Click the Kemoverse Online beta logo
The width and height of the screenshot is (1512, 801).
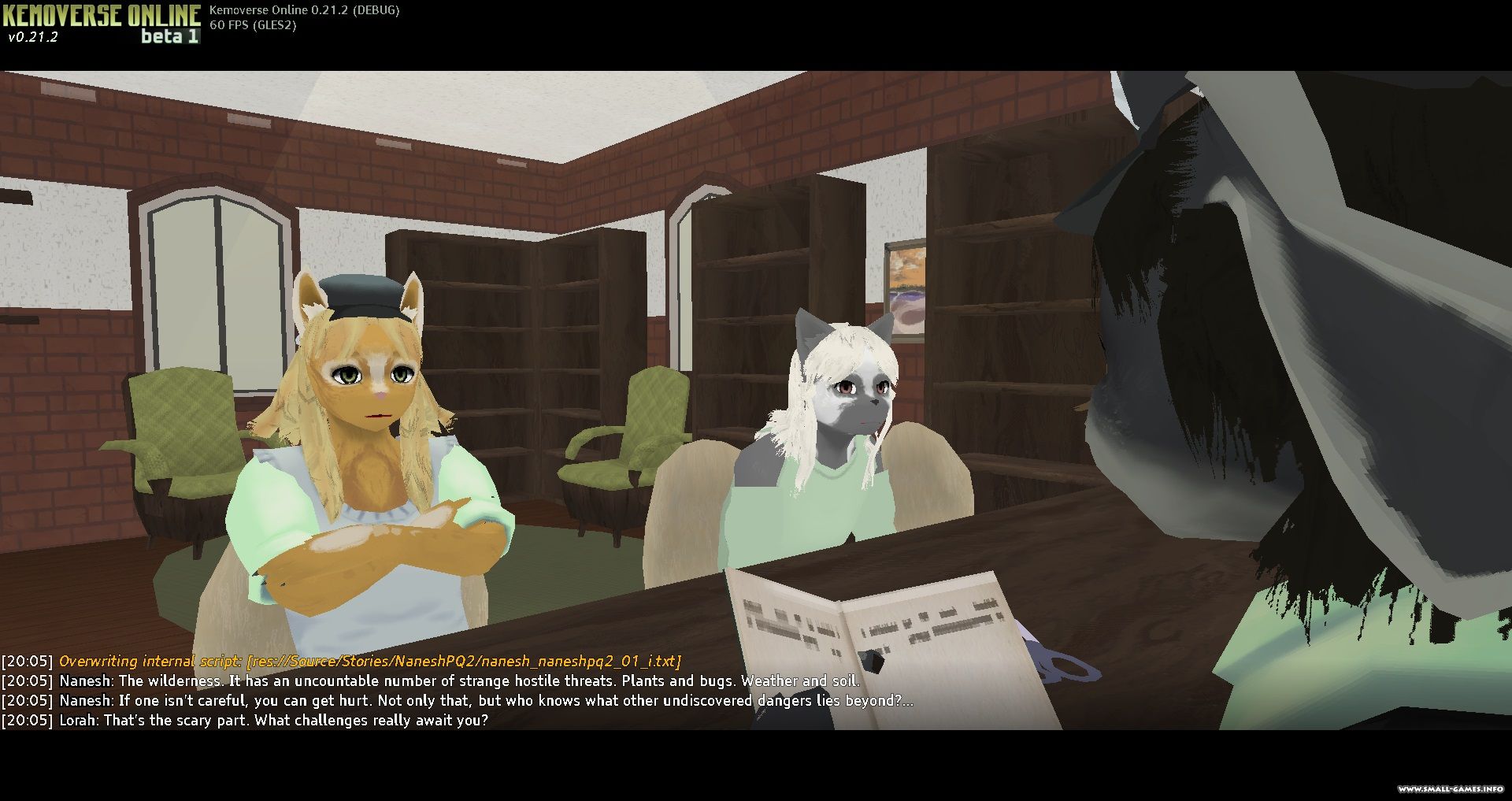coord(102,24)
